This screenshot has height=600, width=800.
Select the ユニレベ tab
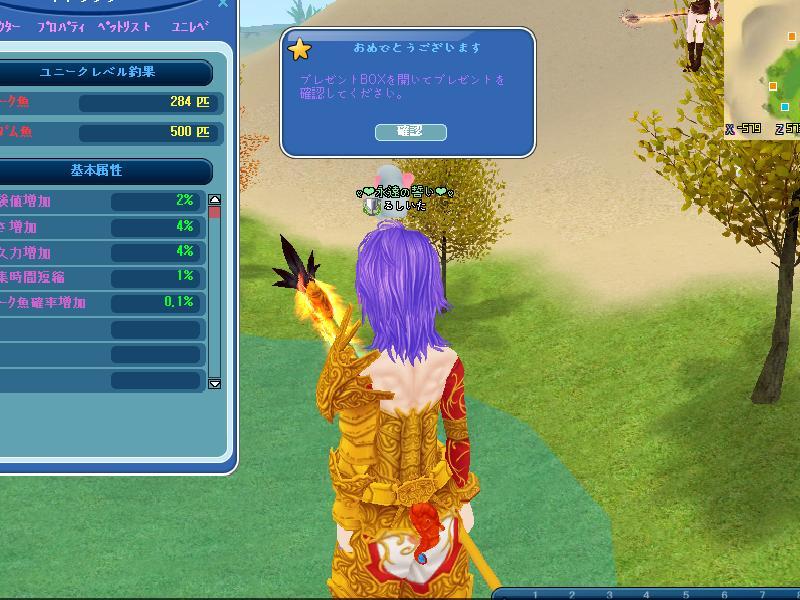point(190,28)
